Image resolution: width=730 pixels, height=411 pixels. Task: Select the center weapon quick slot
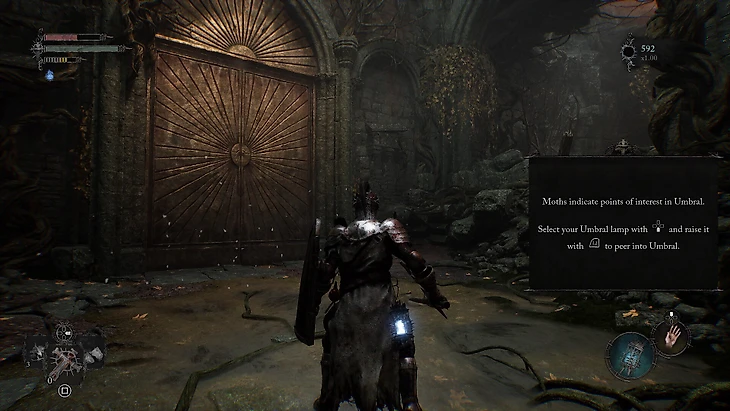click(x=65, y=356)
